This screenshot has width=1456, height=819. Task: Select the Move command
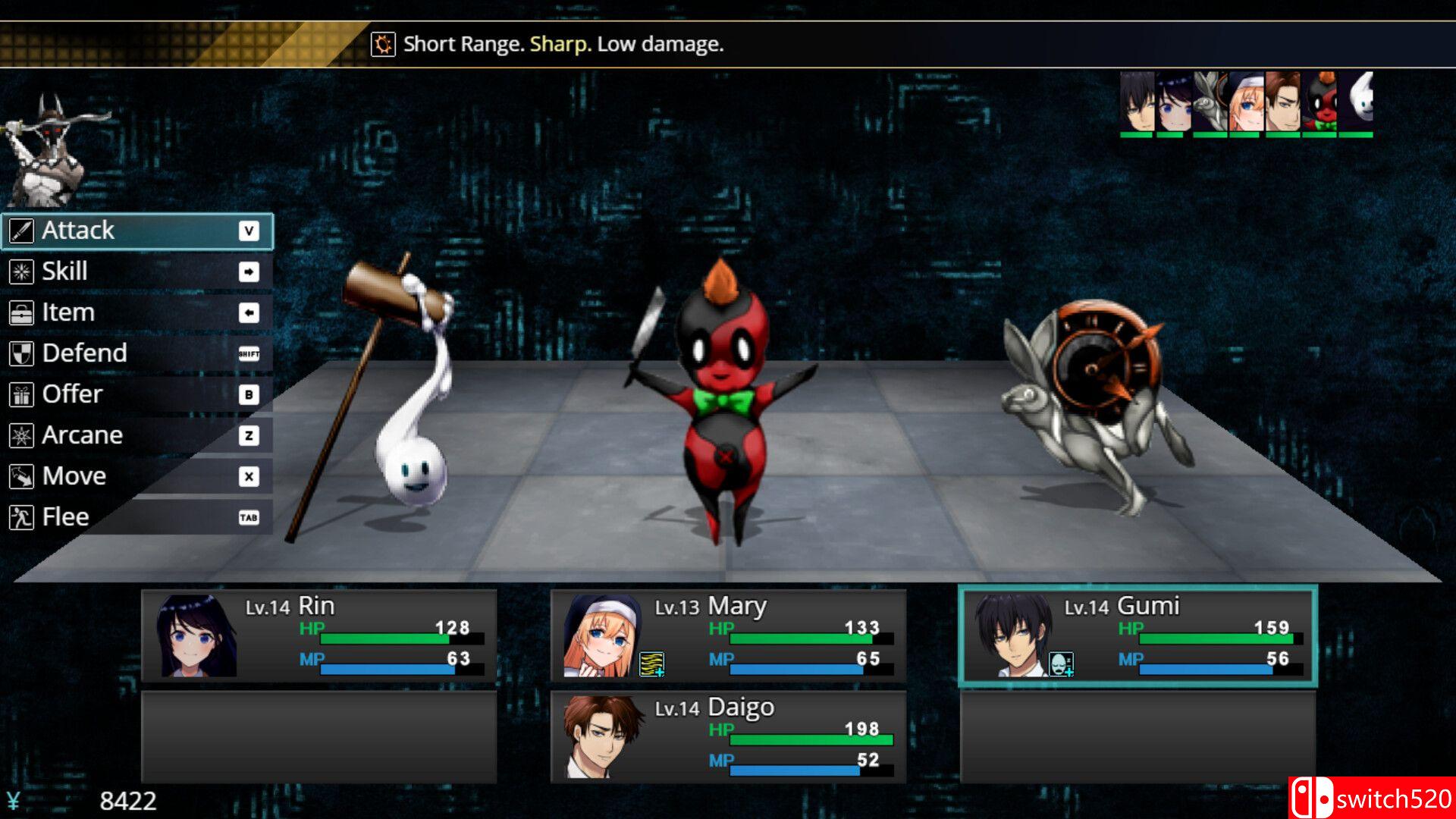point(136,476)
